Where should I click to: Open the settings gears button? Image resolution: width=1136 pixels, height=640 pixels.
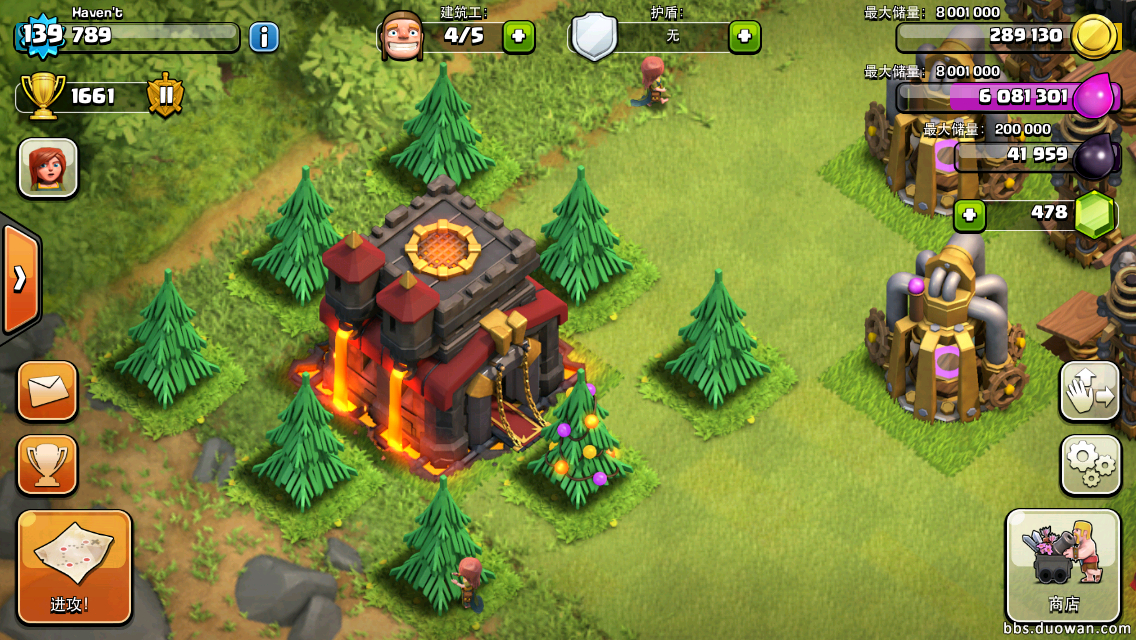(x=1089, y=464)
